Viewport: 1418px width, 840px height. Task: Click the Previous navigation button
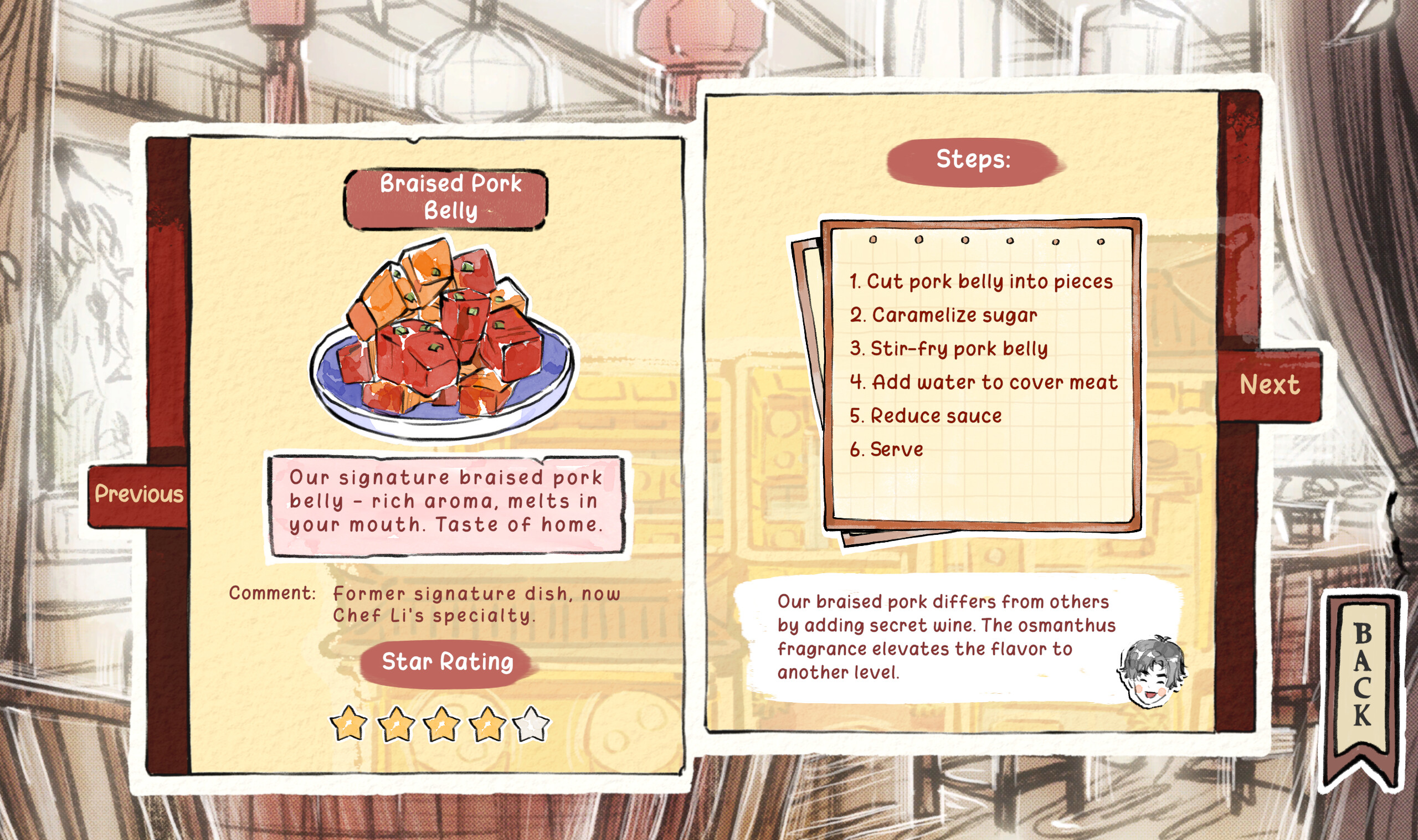[x=138, y=494]
